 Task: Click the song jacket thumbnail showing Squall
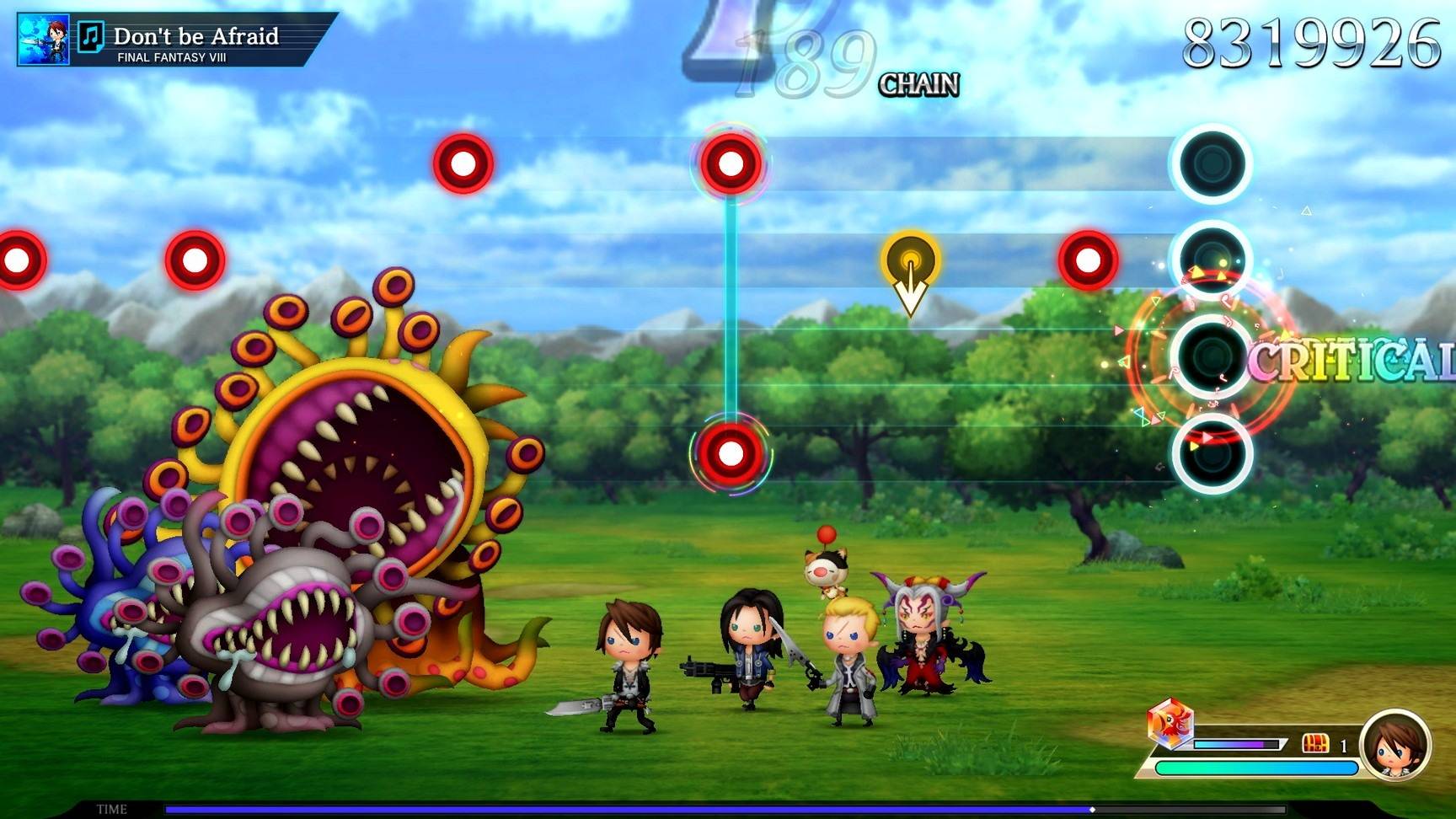click(x=43, y=40)
